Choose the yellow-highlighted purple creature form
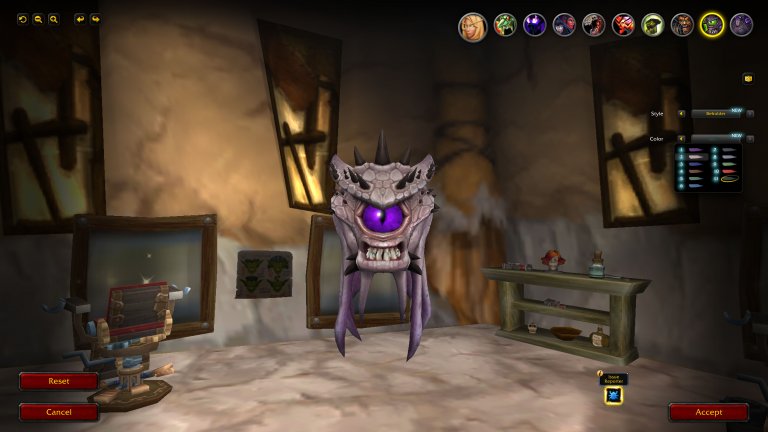This screenshot has width=768, height=432. point(712,25)
